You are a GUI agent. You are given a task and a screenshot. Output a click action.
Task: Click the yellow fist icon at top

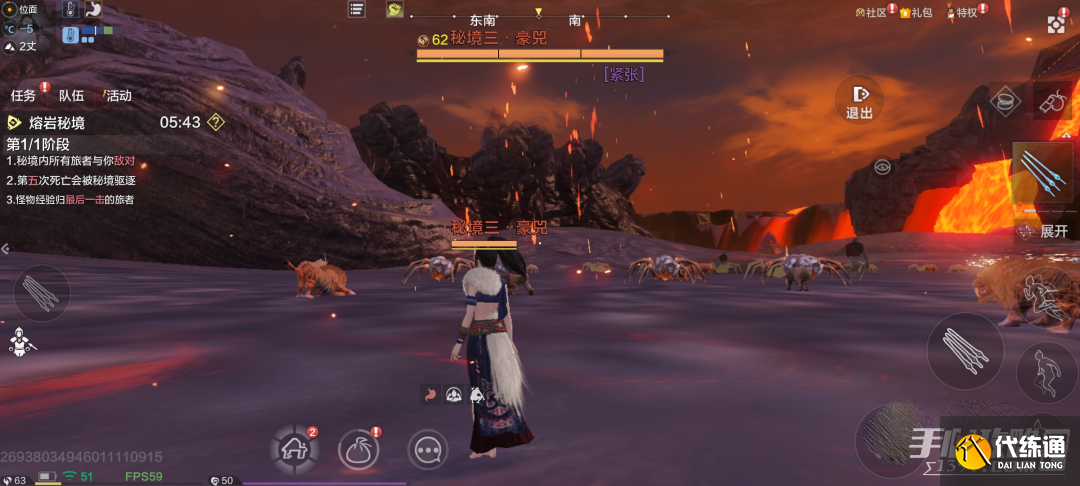pyautogui.click(x=395, y=9)
